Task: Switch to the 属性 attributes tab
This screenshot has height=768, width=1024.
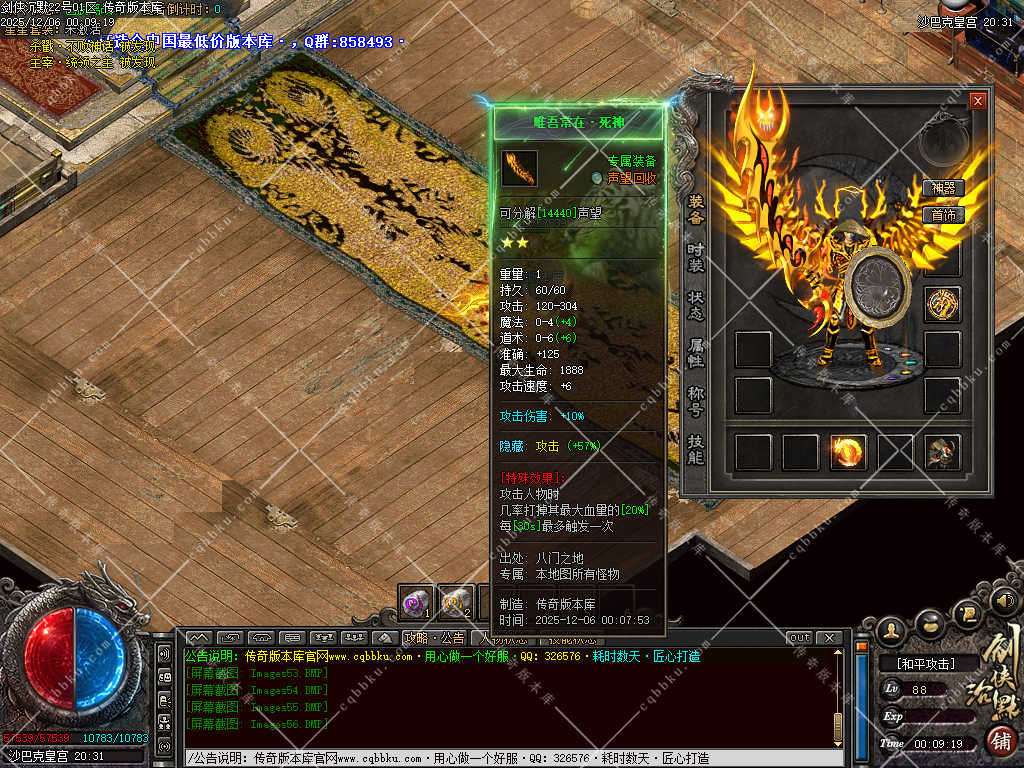Action: click(696, 353)
